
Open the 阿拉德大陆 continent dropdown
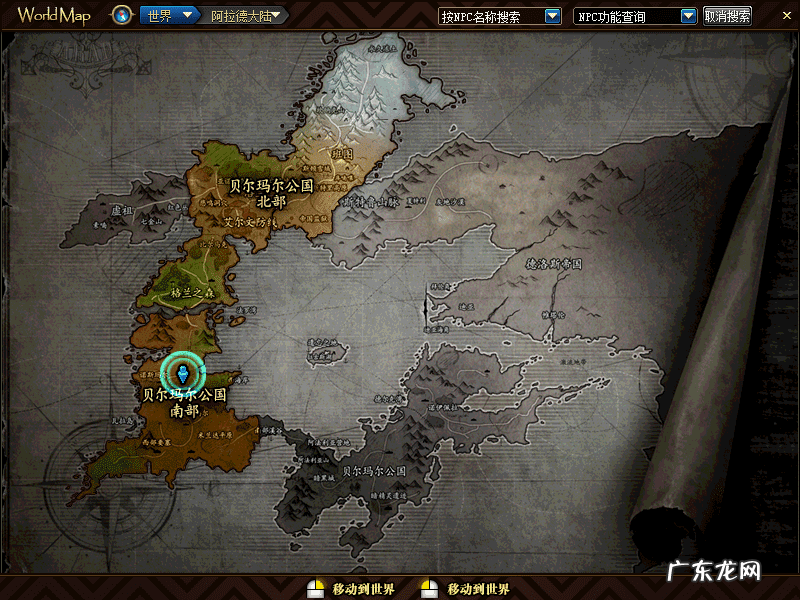[x=276, y=16]
